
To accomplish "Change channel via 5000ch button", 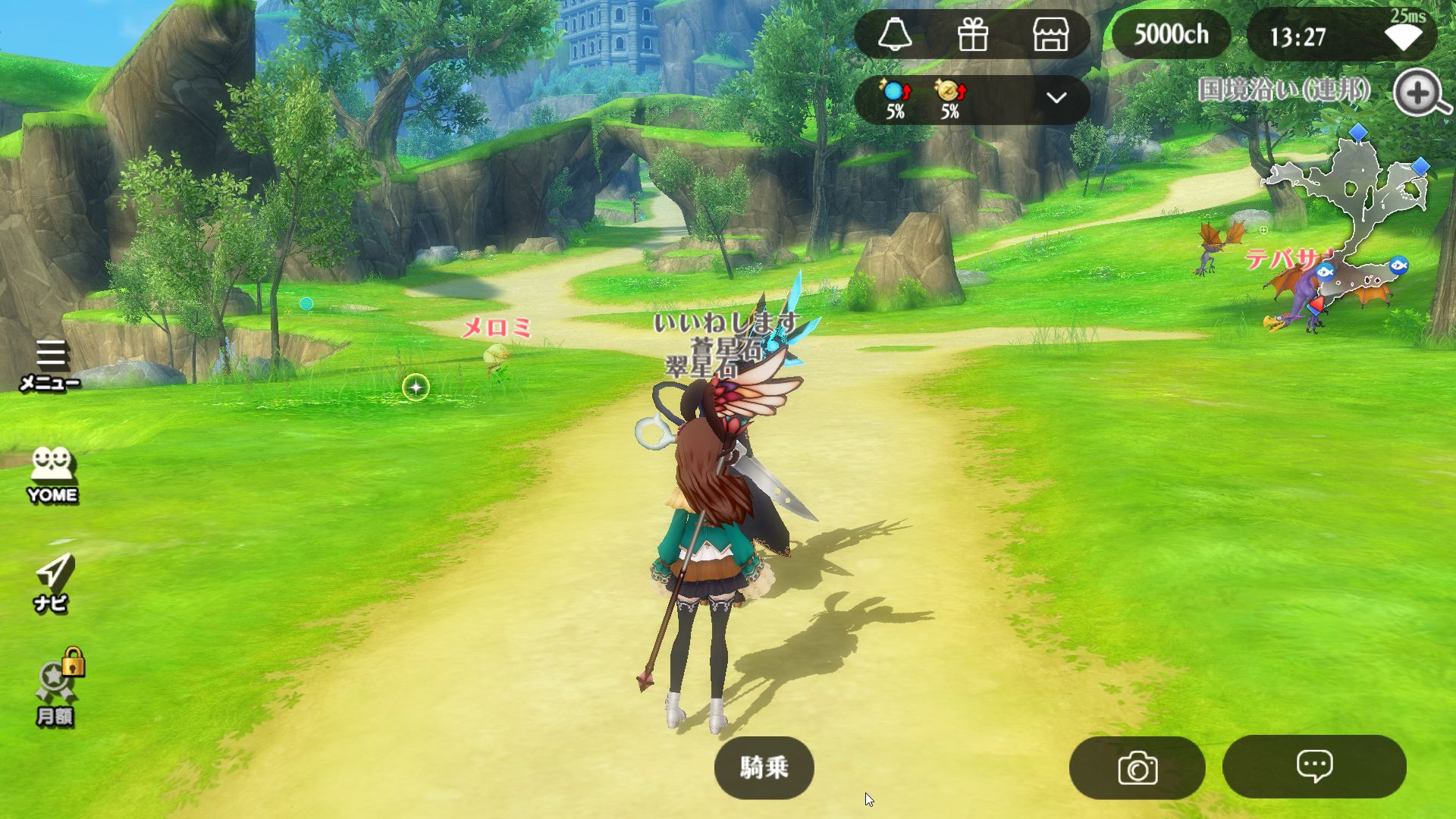I will (x=1171, y=35).
